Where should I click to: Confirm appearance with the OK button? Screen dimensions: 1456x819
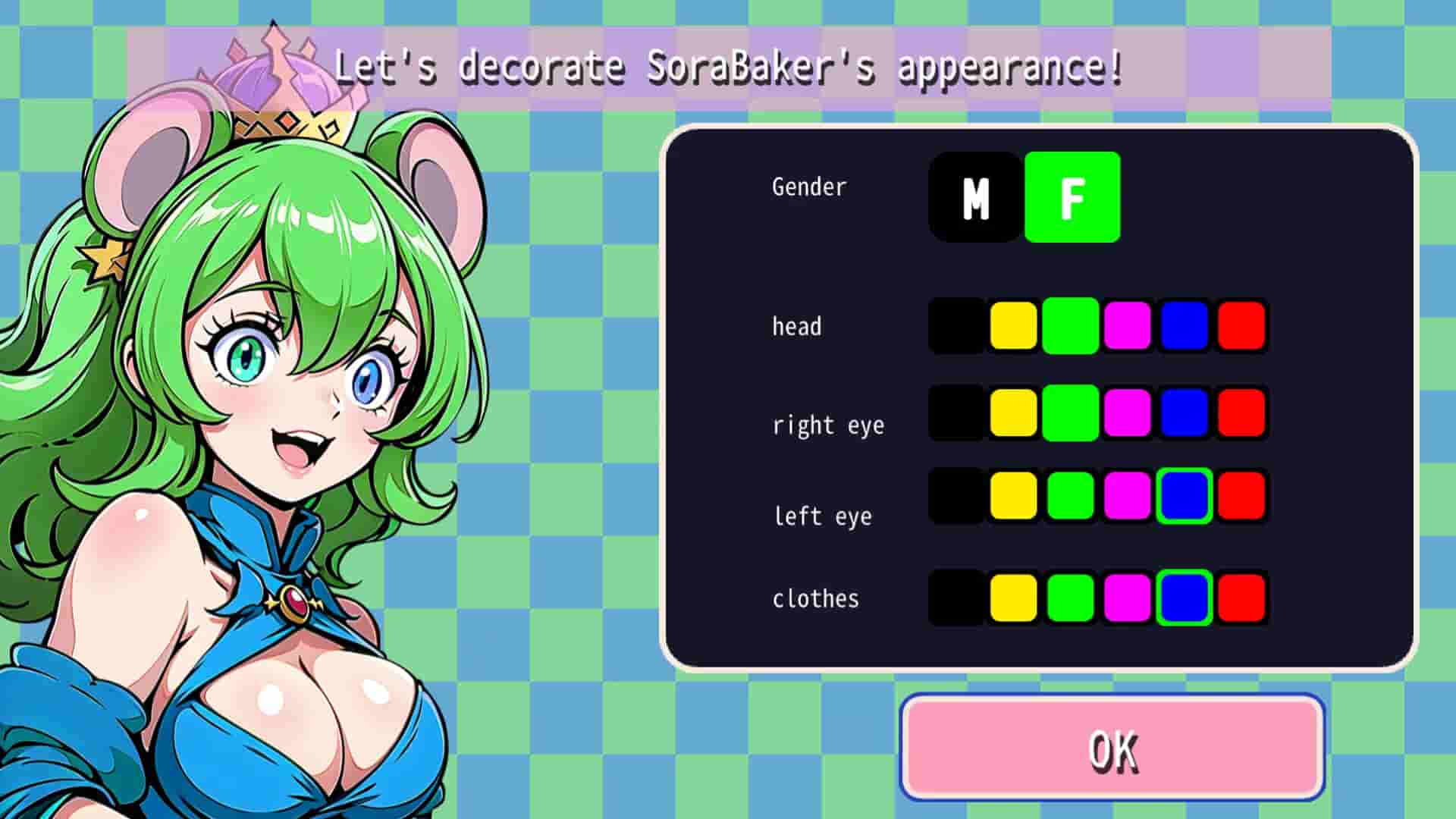[1112, 748]
